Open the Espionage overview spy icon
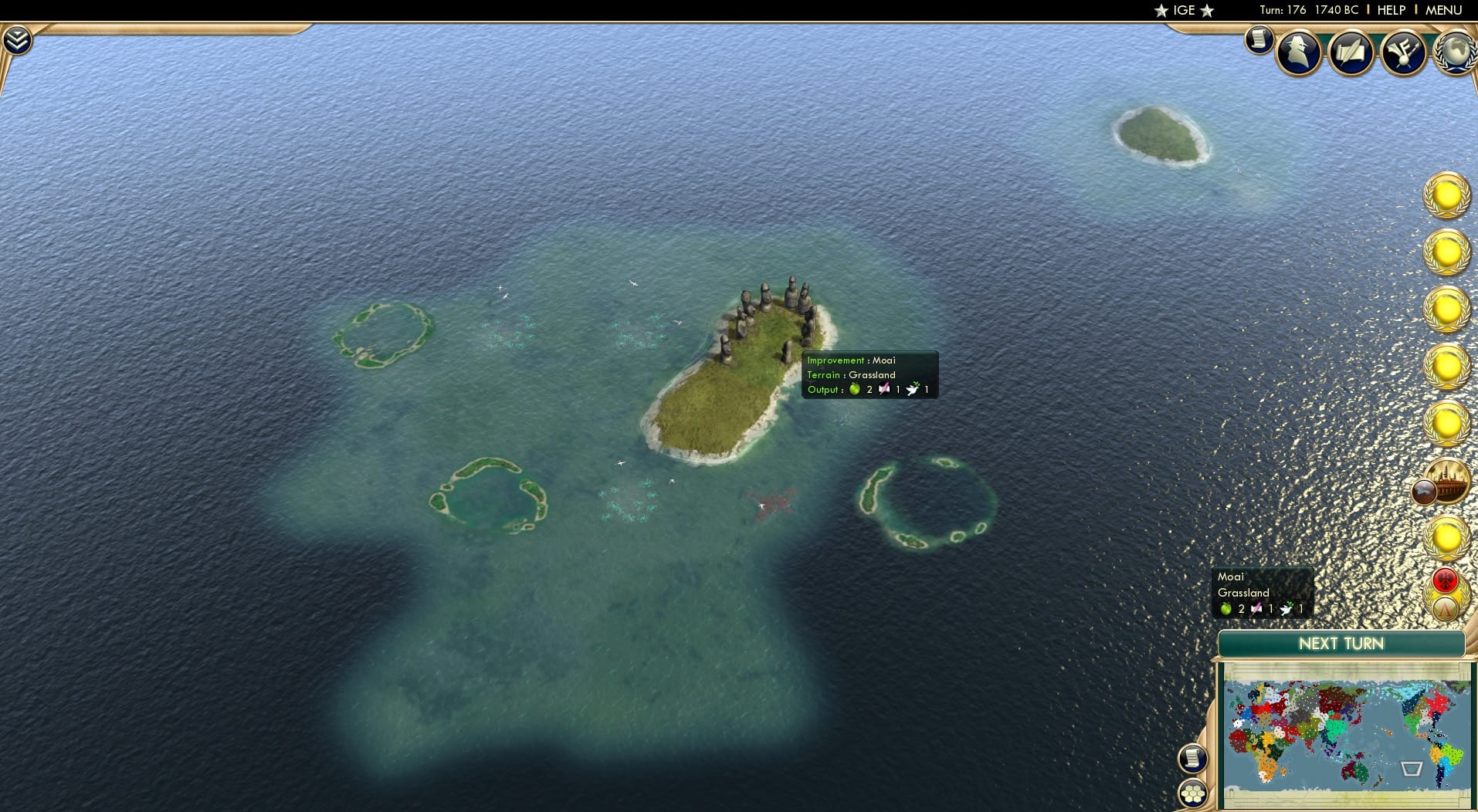 tap(1298, 52)
